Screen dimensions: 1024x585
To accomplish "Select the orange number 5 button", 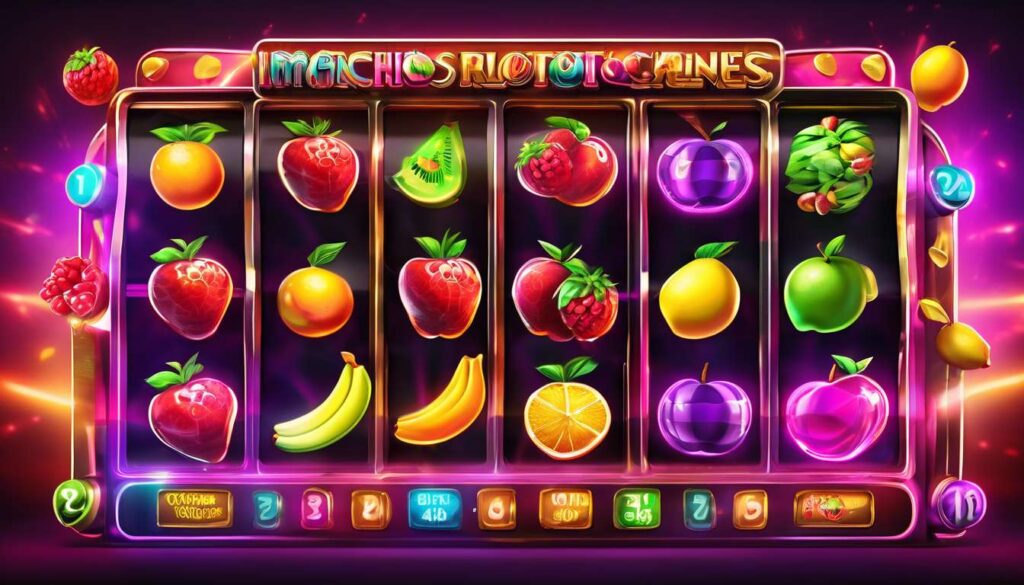I will (x=748, y=509).
